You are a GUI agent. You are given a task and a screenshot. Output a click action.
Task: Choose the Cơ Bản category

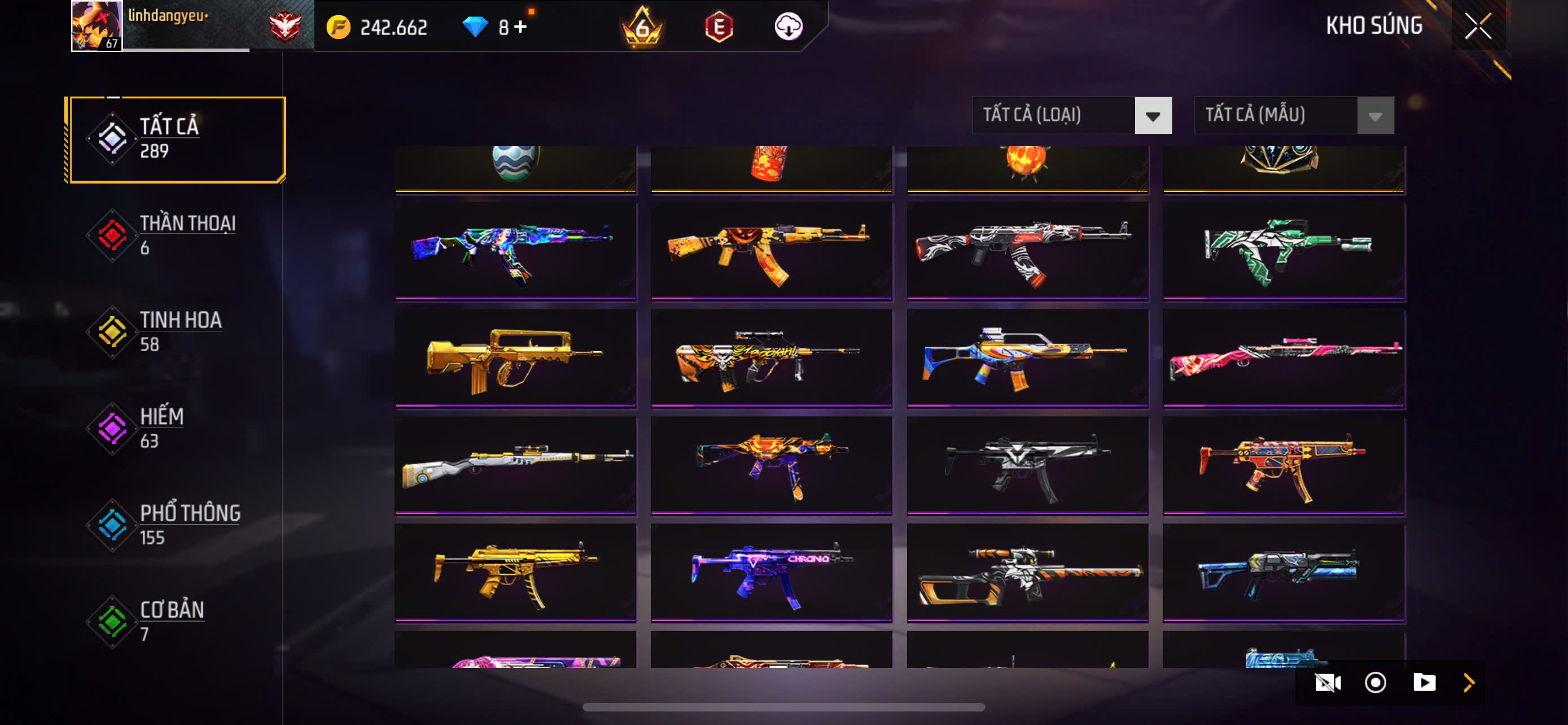[x=177, y=621]
